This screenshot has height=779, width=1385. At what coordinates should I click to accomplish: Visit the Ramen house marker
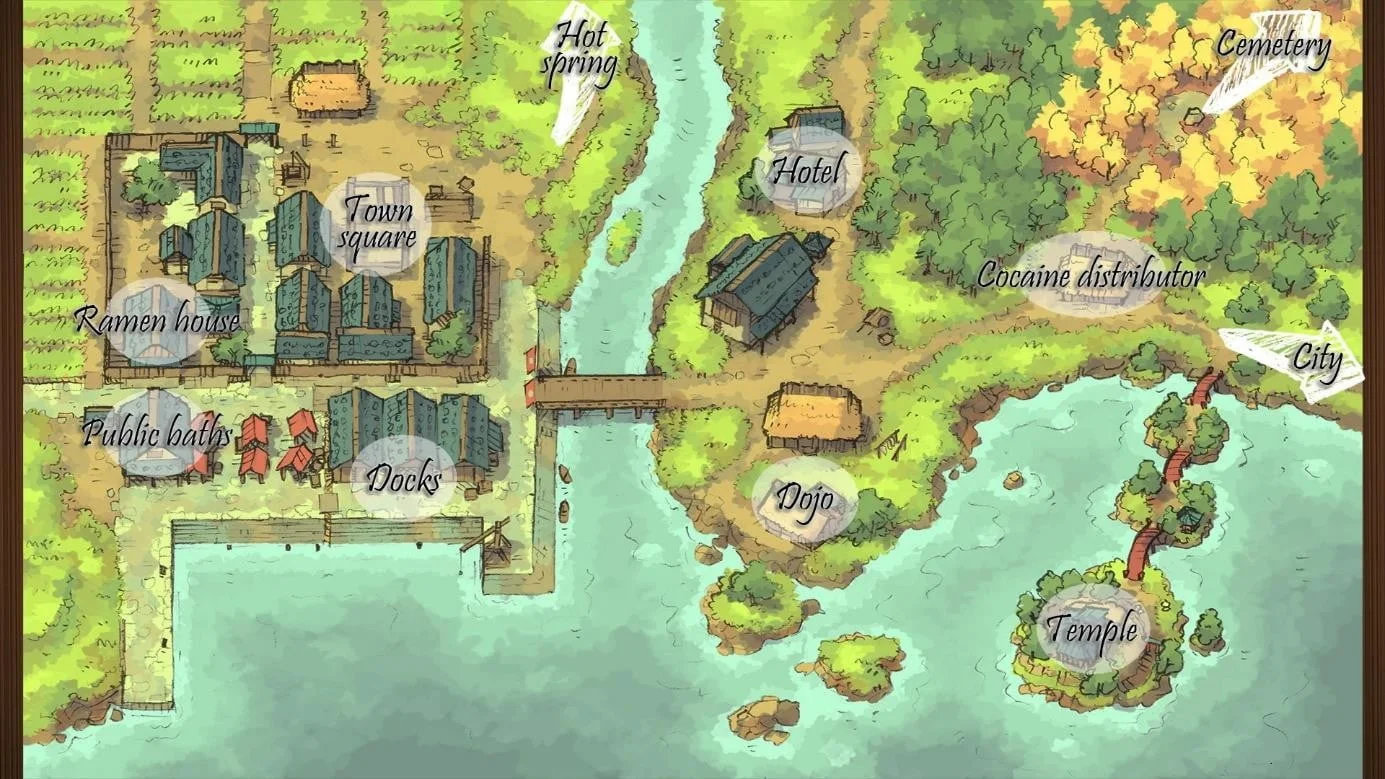(x=158, y=320)
